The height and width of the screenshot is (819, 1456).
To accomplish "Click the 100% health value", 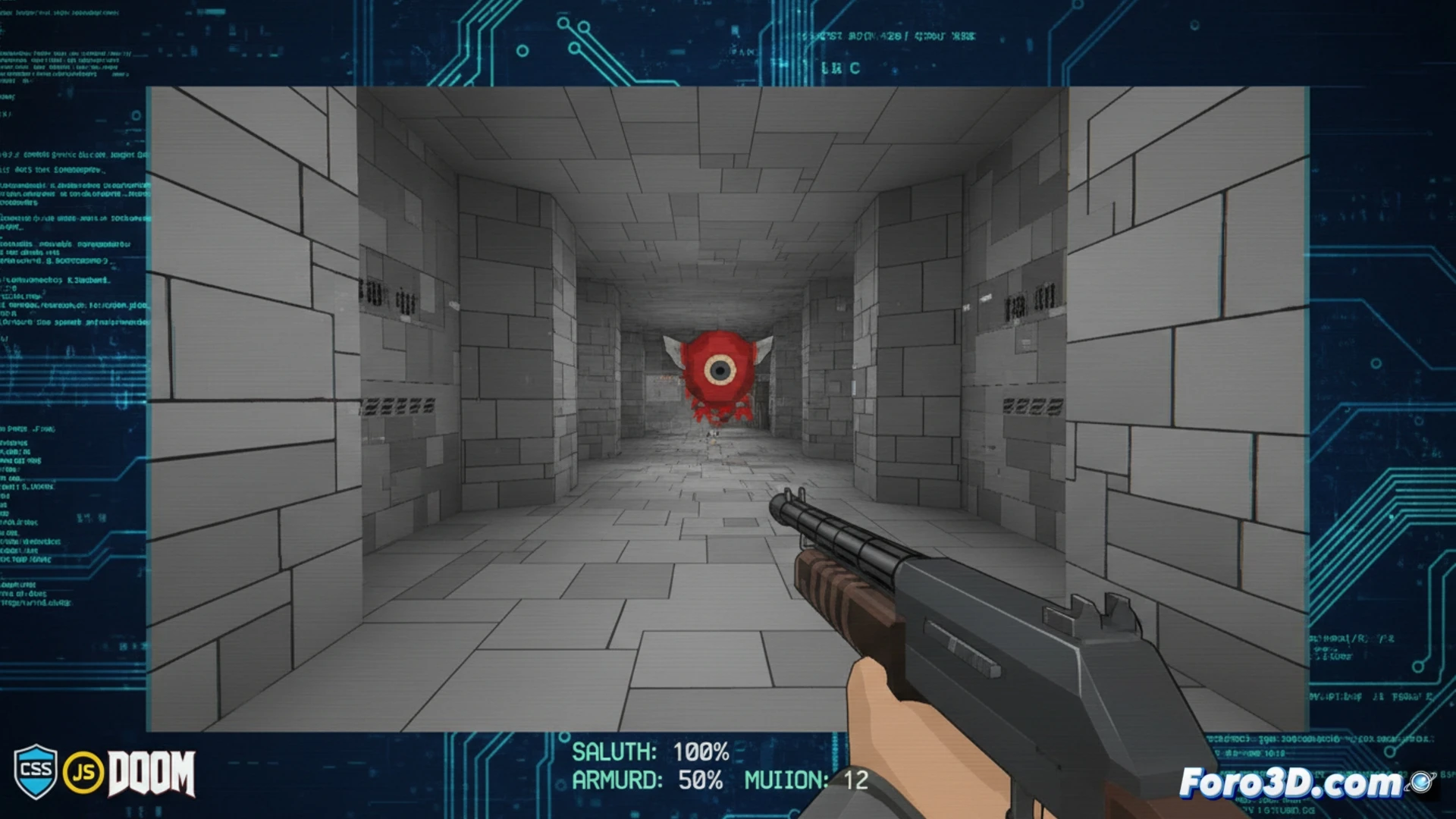I will (701, 752).
